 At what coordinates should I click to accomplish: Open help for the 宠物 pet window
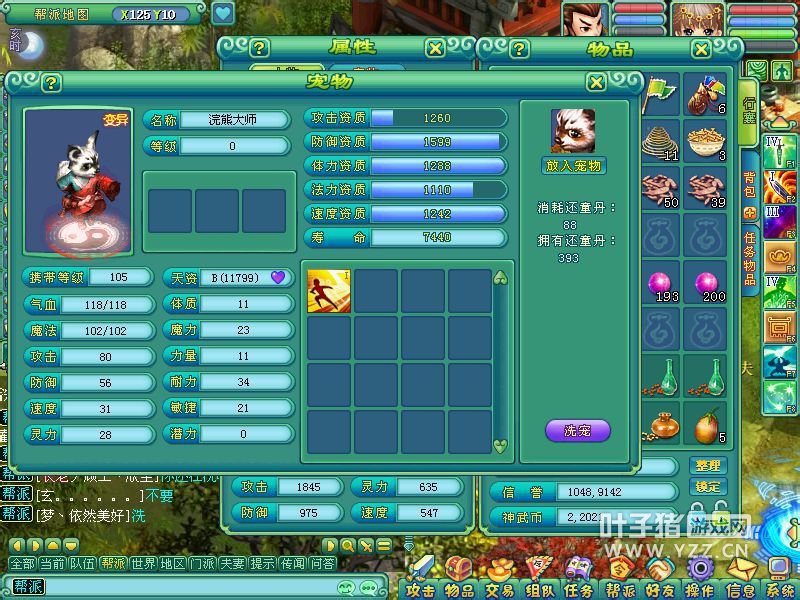pos(51,83)
